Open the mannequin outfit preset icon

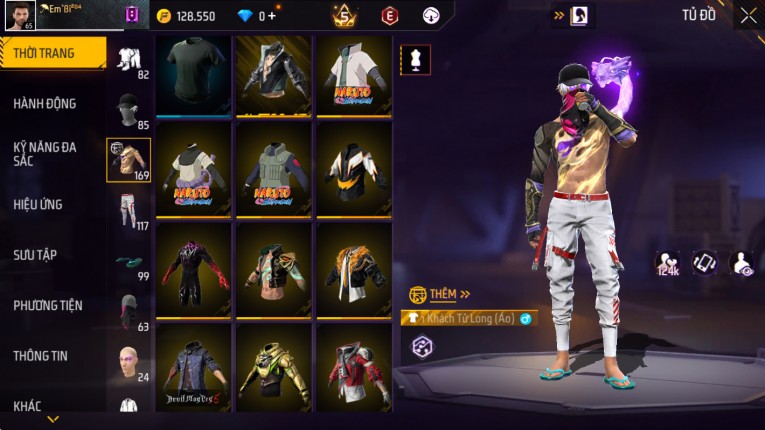point(415,59)
